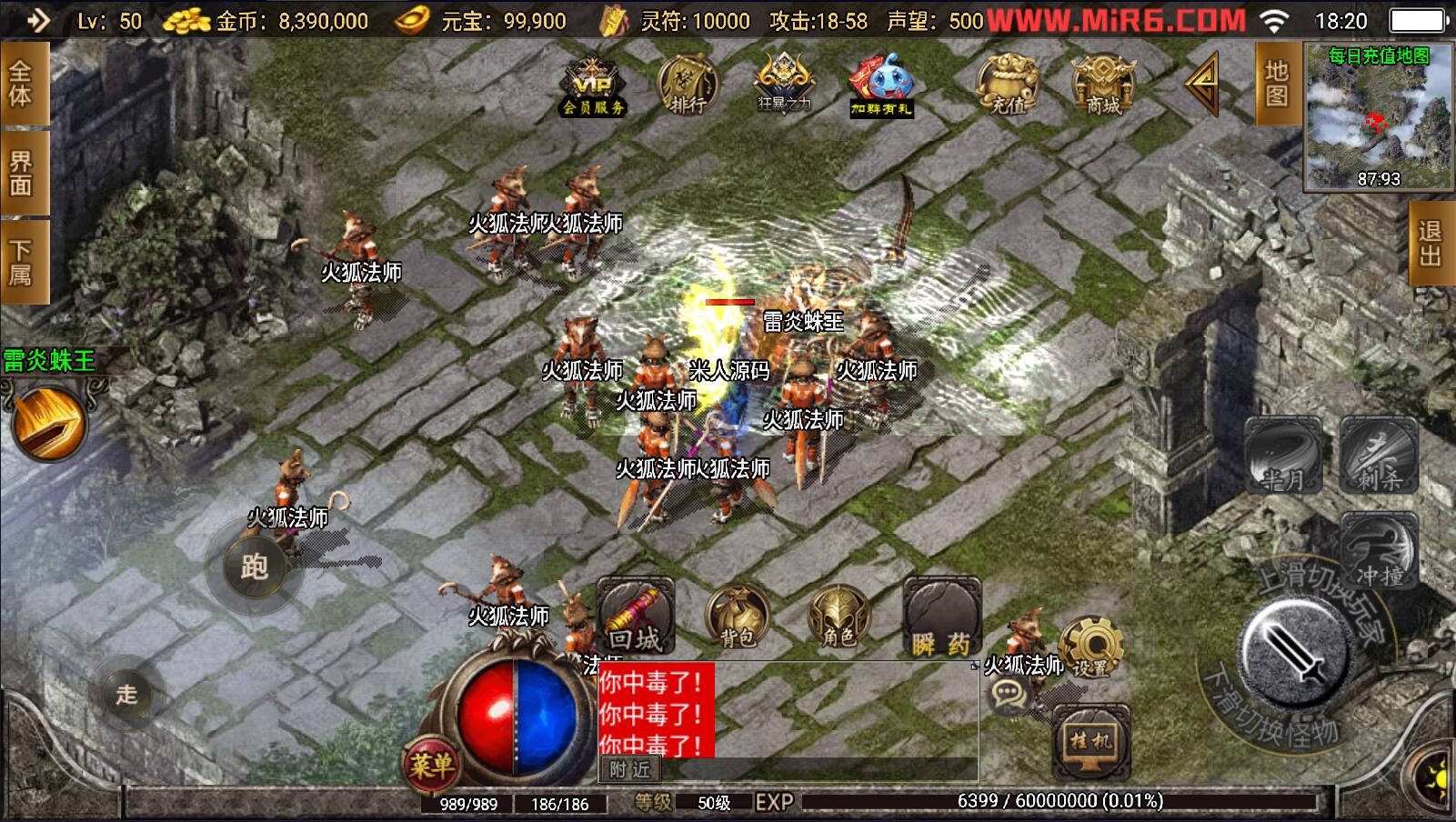The width and height of the screenshot is (1456, 822).
Task: Select the 界面 side tab
Action: tap(22, 173)
